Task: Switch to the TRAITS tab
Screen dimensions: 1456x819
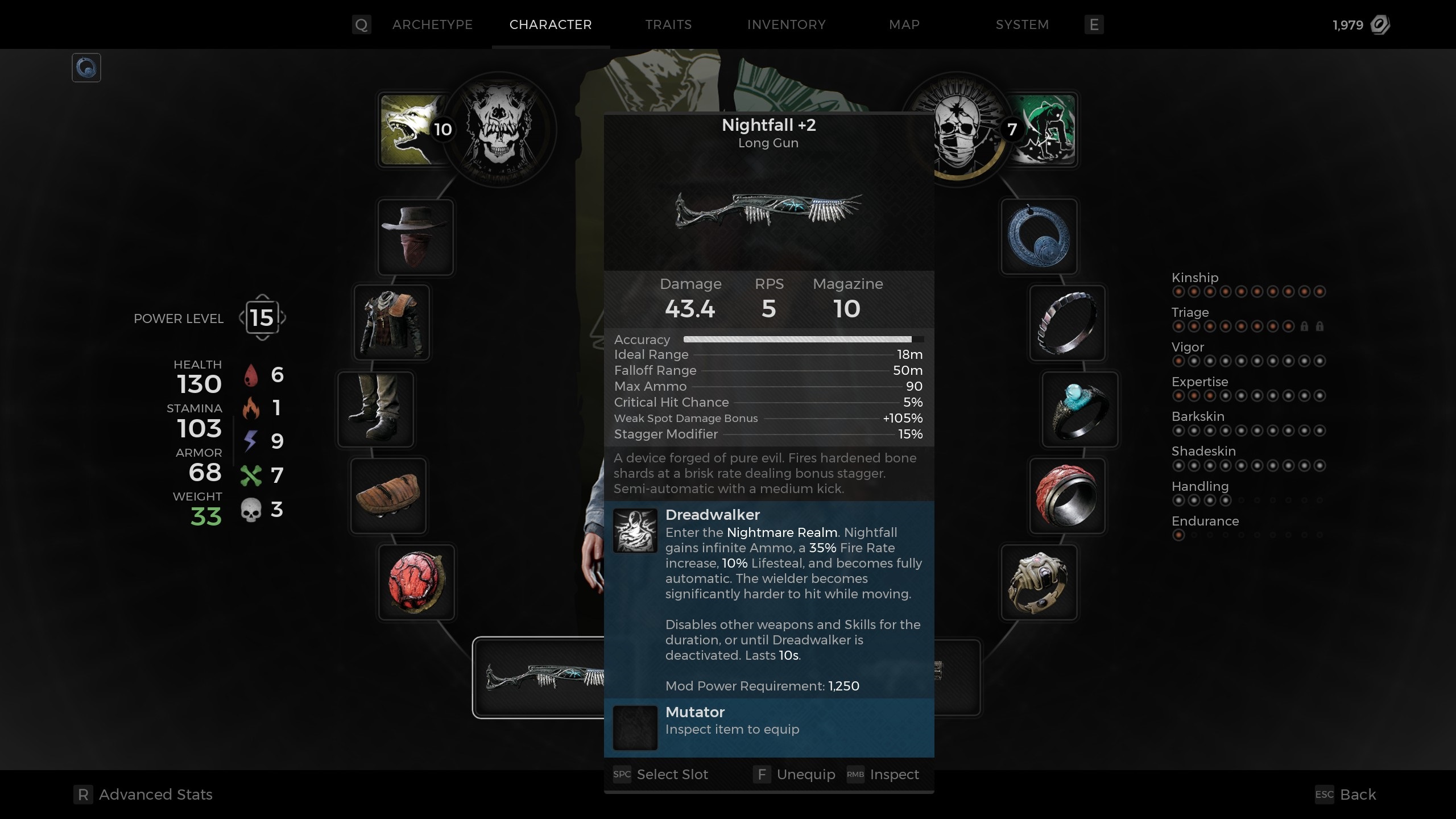Action: (668, 24)
